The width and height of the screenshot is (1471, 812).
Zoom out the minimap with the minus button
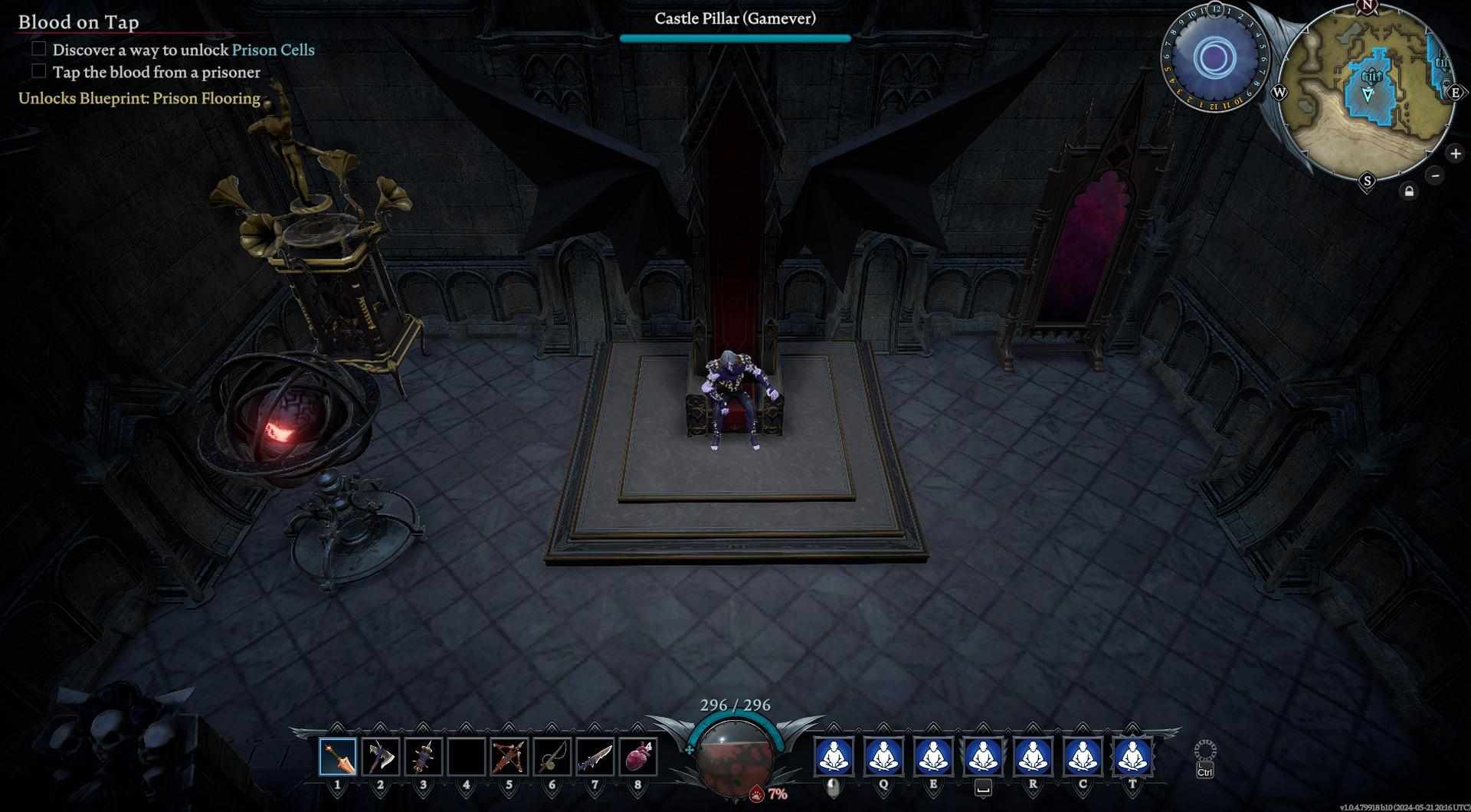pyautogui.click(x=1435, y=175)
